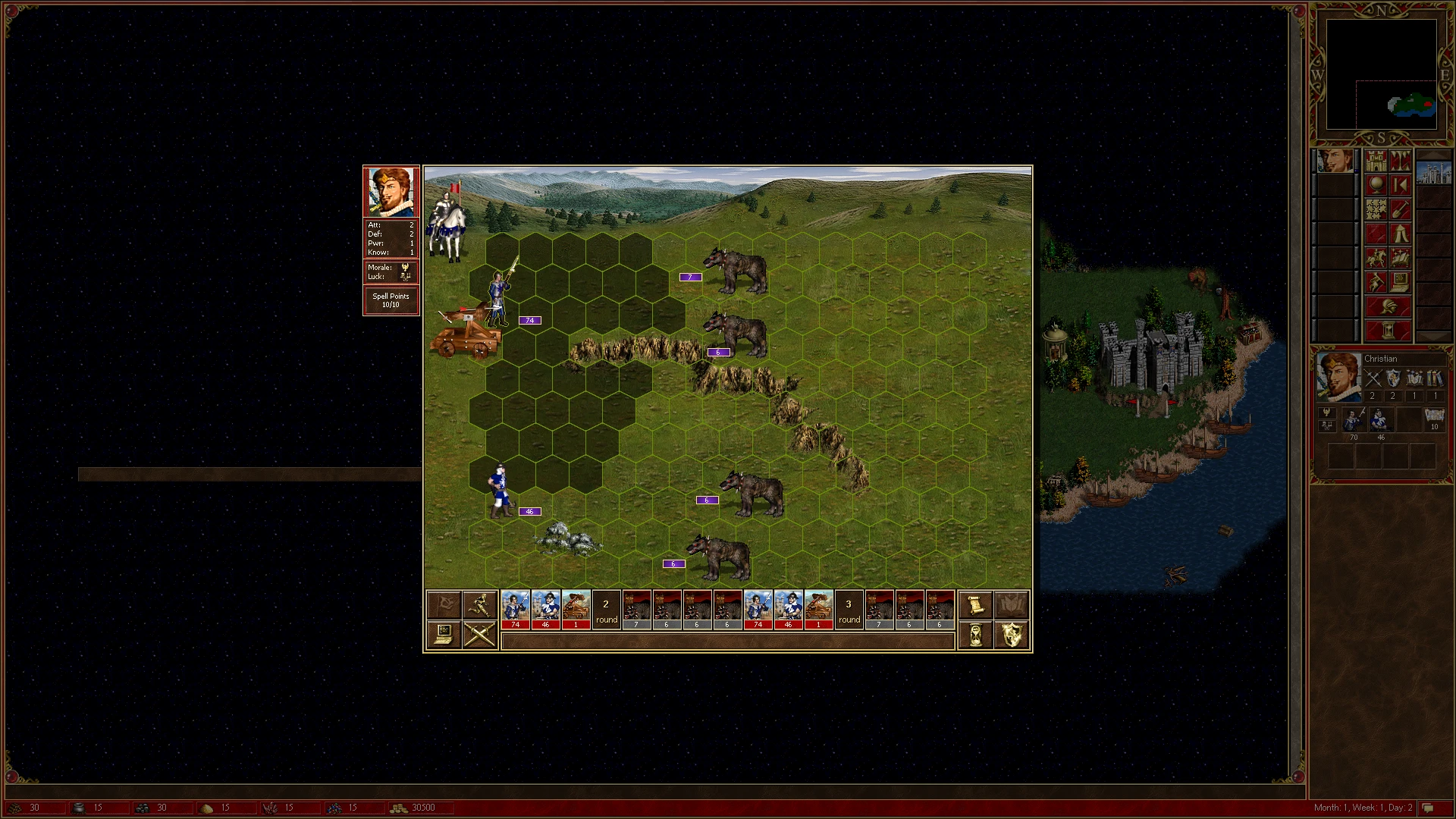End the turn with the sidebar hourglass icon
The width and height of the screenshot is (1456, 819).
click(x=1387, y=329)
